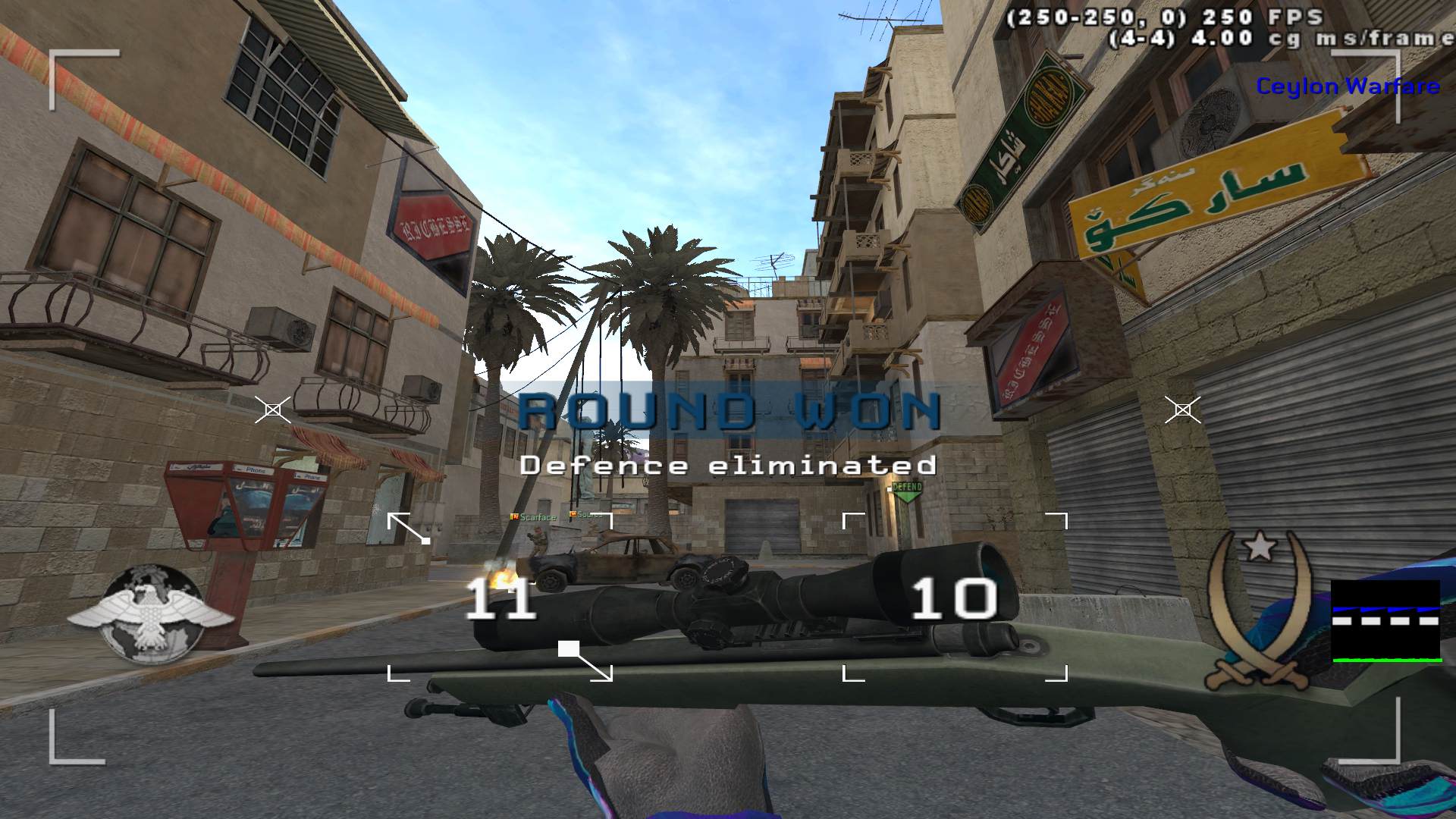Click the black network lagometer graph

(1385, 621)
